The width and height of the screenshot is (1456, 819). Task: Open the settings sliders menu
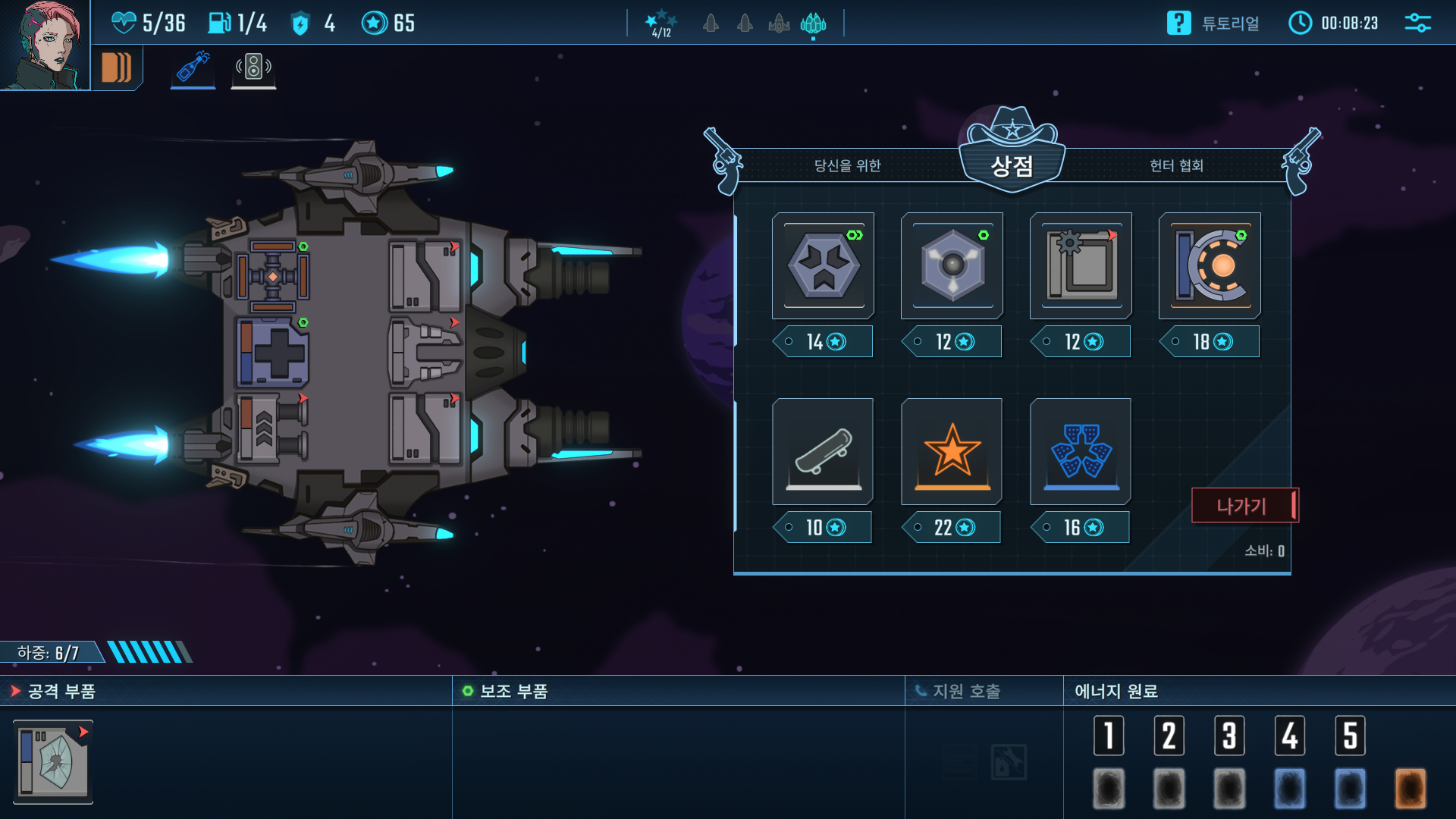coord(1417,24)
